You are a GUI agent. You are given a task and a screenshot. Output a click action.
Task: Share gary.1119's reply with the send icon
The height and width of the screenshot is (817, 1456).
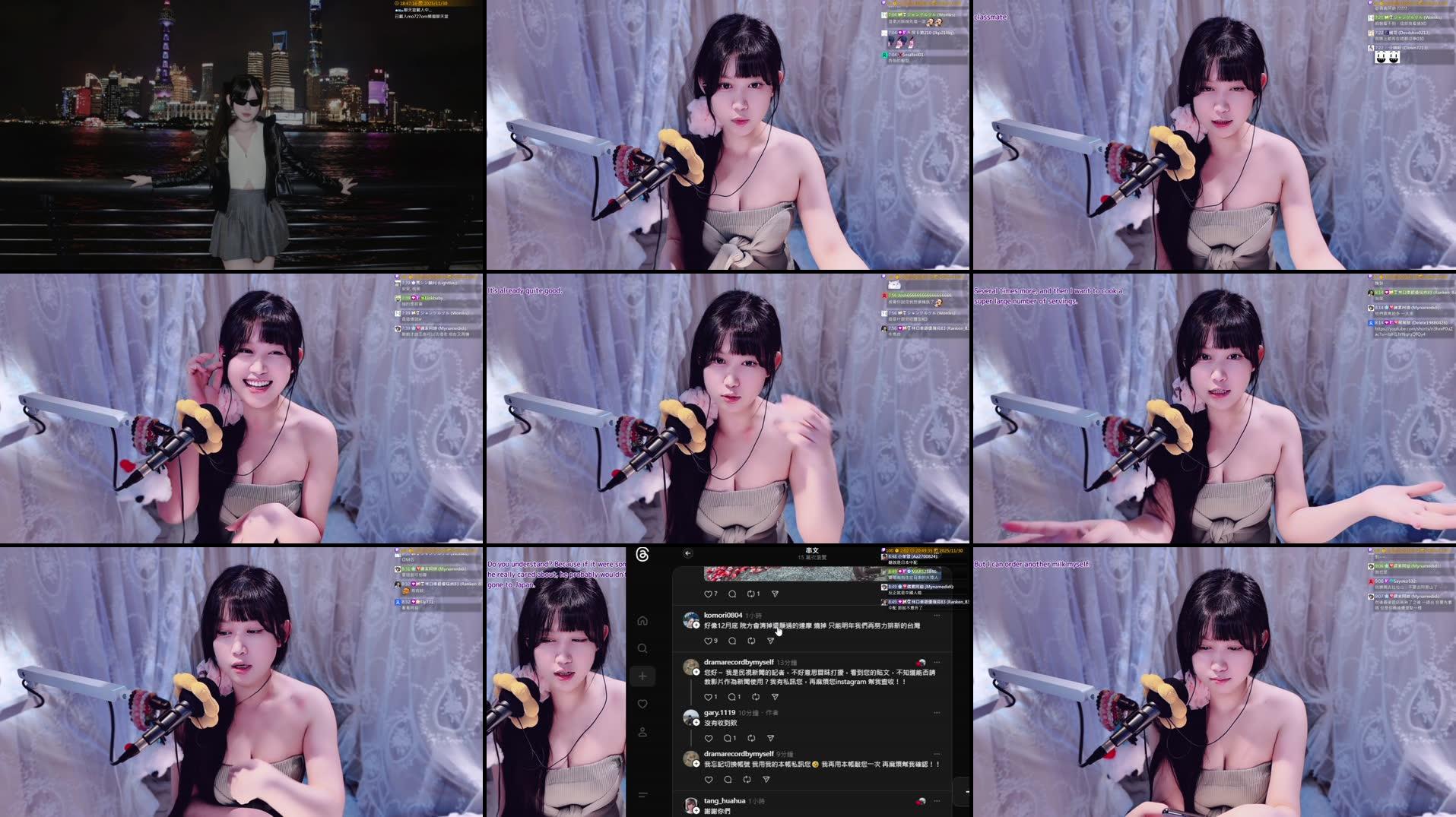coord(769,738)
